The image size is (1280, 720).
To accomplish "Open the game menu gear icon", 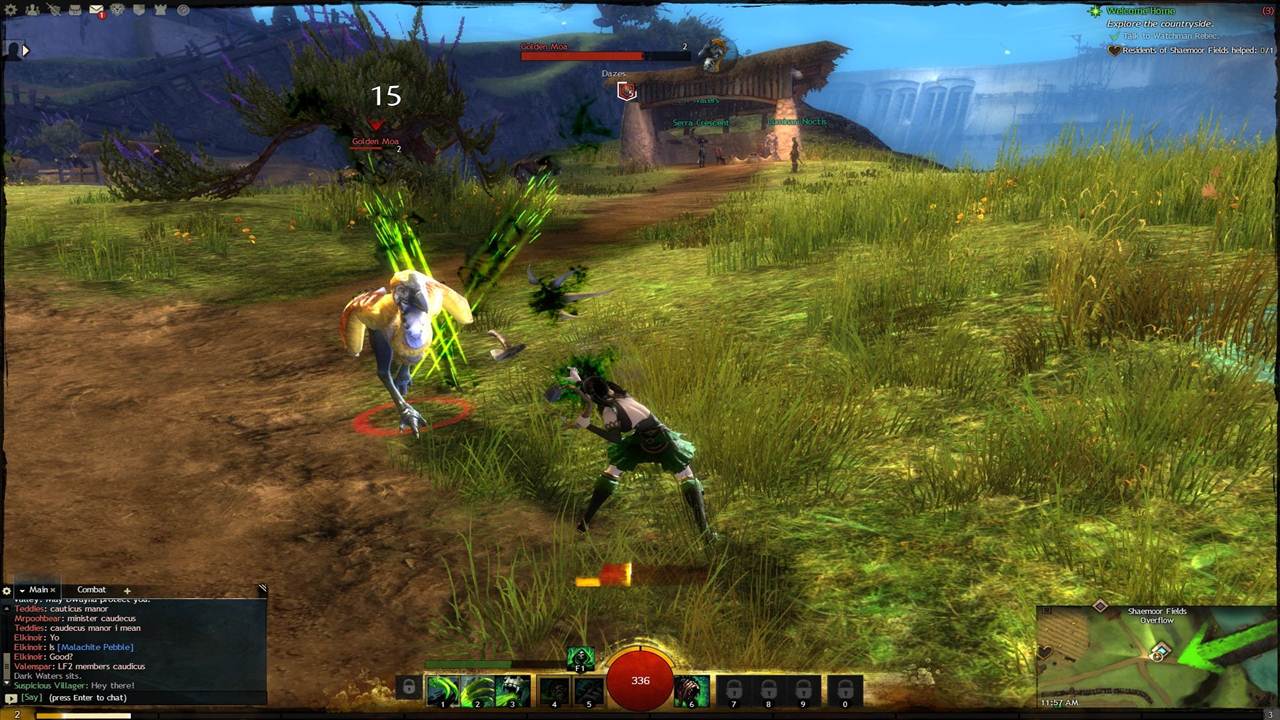I will (11, 9).
